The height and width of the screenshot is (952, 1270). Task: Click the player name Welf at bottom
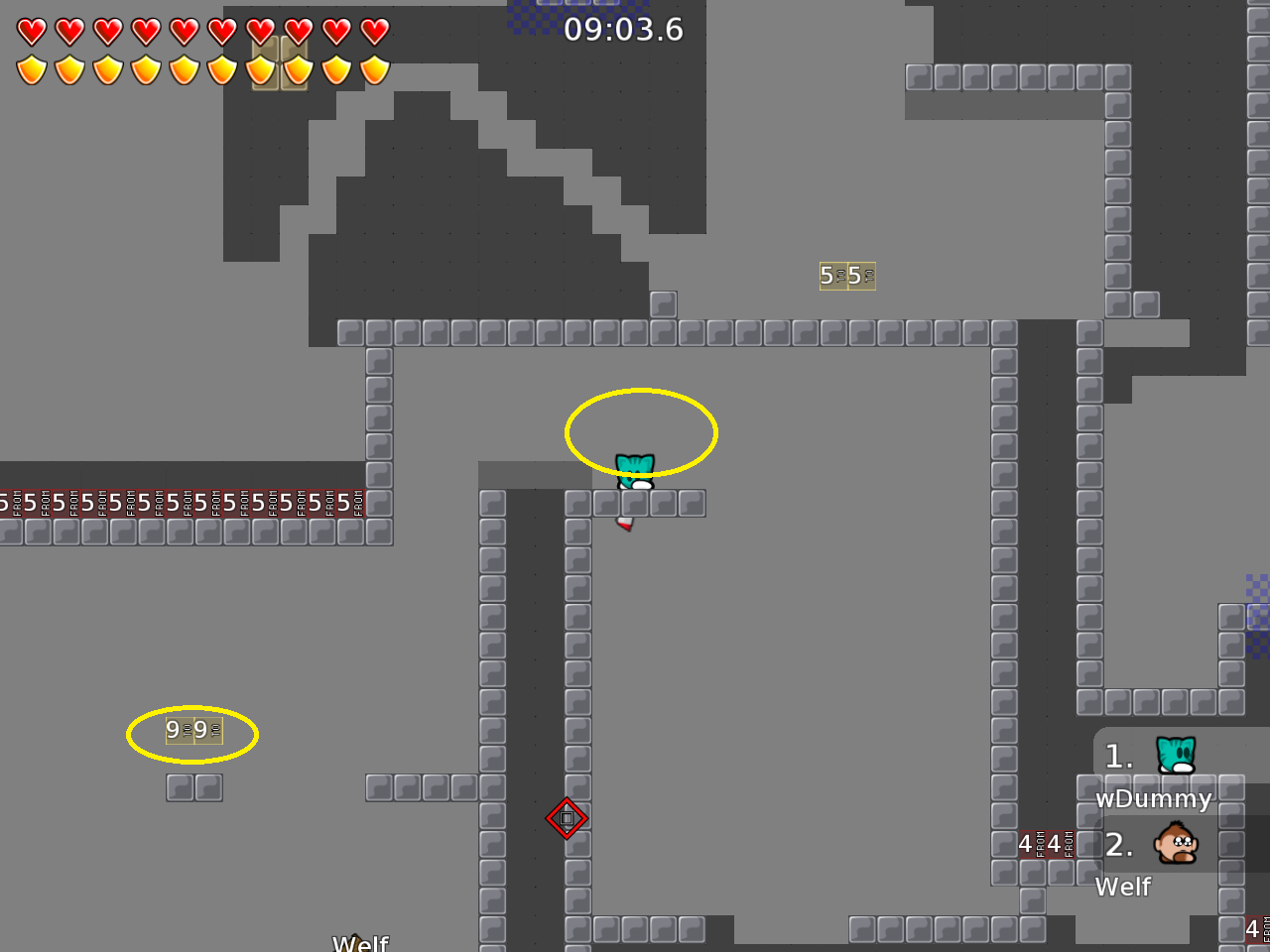pos(359,943)
